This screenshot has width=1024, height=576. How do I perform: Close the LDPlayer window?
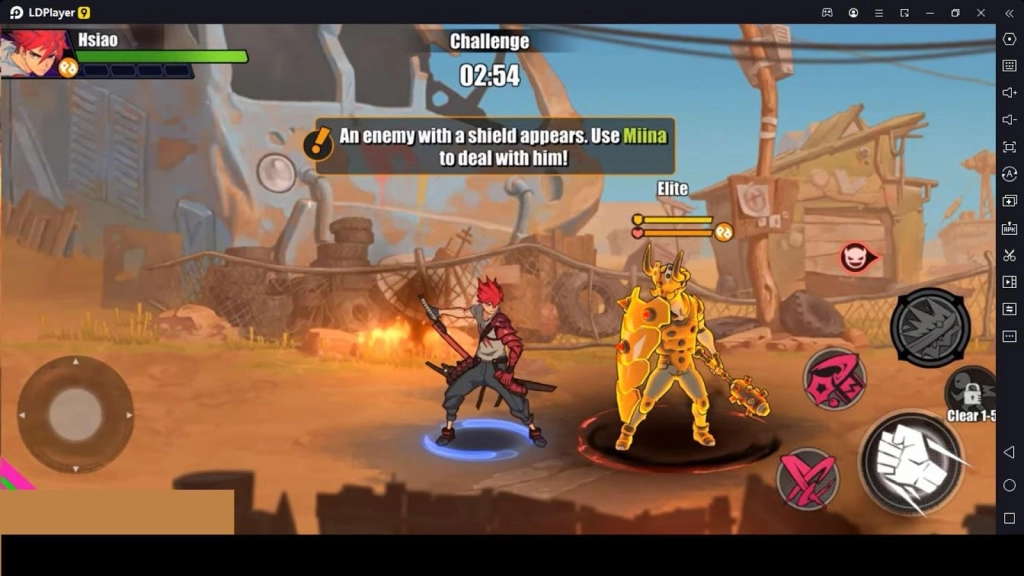[982, 13]
